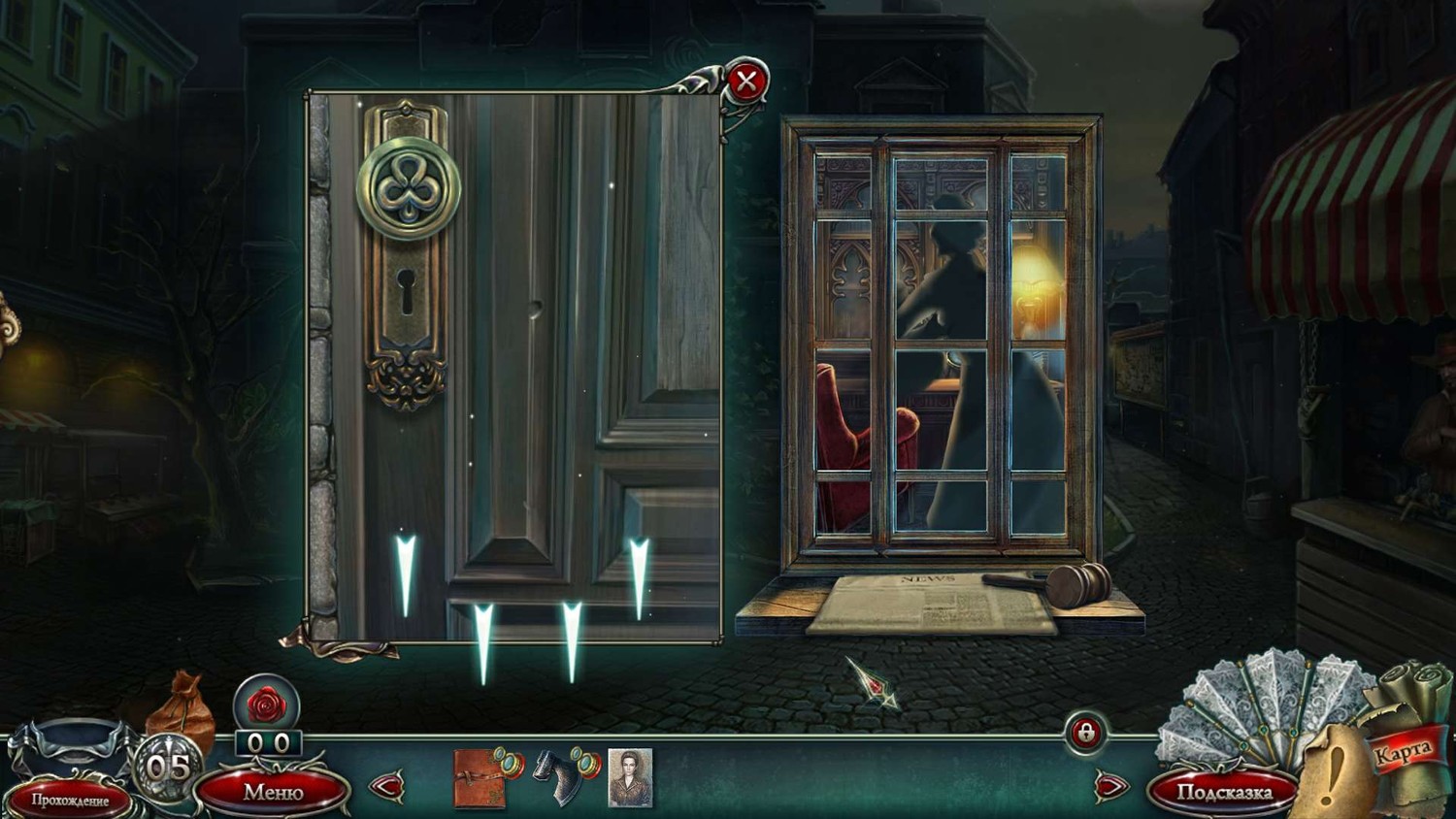
Task: Click the silver 05 medallion
Action: tap(166, 767)
